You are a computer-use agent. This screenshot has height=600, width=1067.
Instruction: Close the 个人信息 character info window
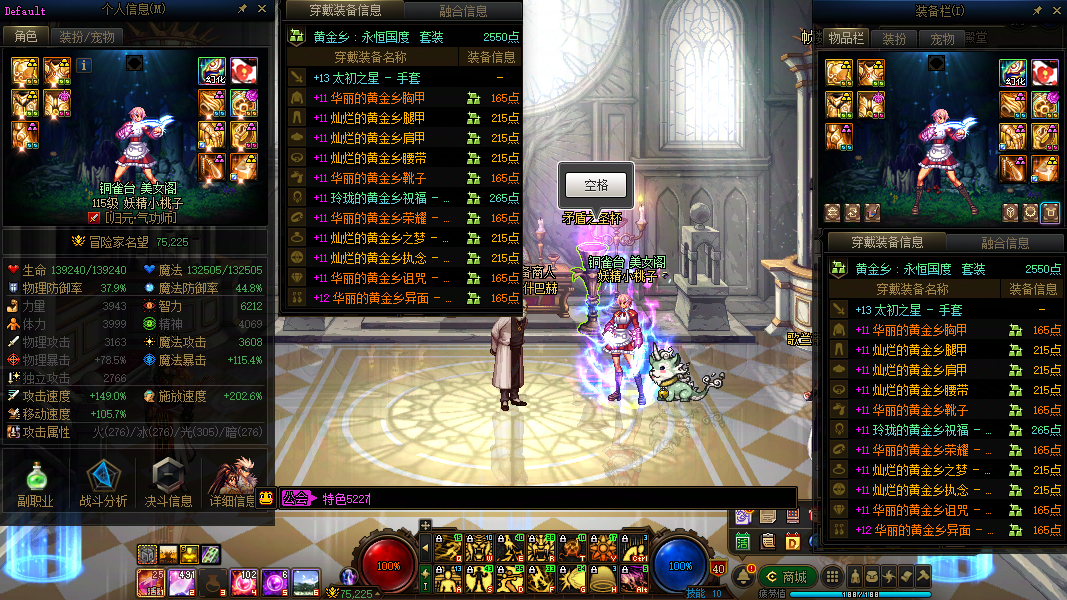pos(262,9)
